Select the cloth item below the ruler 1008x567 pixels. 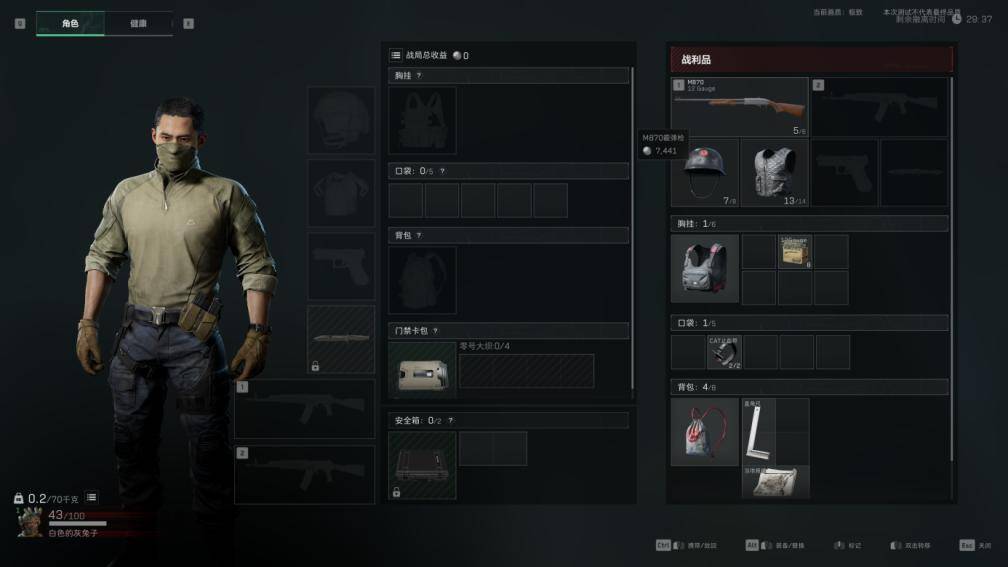tap(775, 481)
